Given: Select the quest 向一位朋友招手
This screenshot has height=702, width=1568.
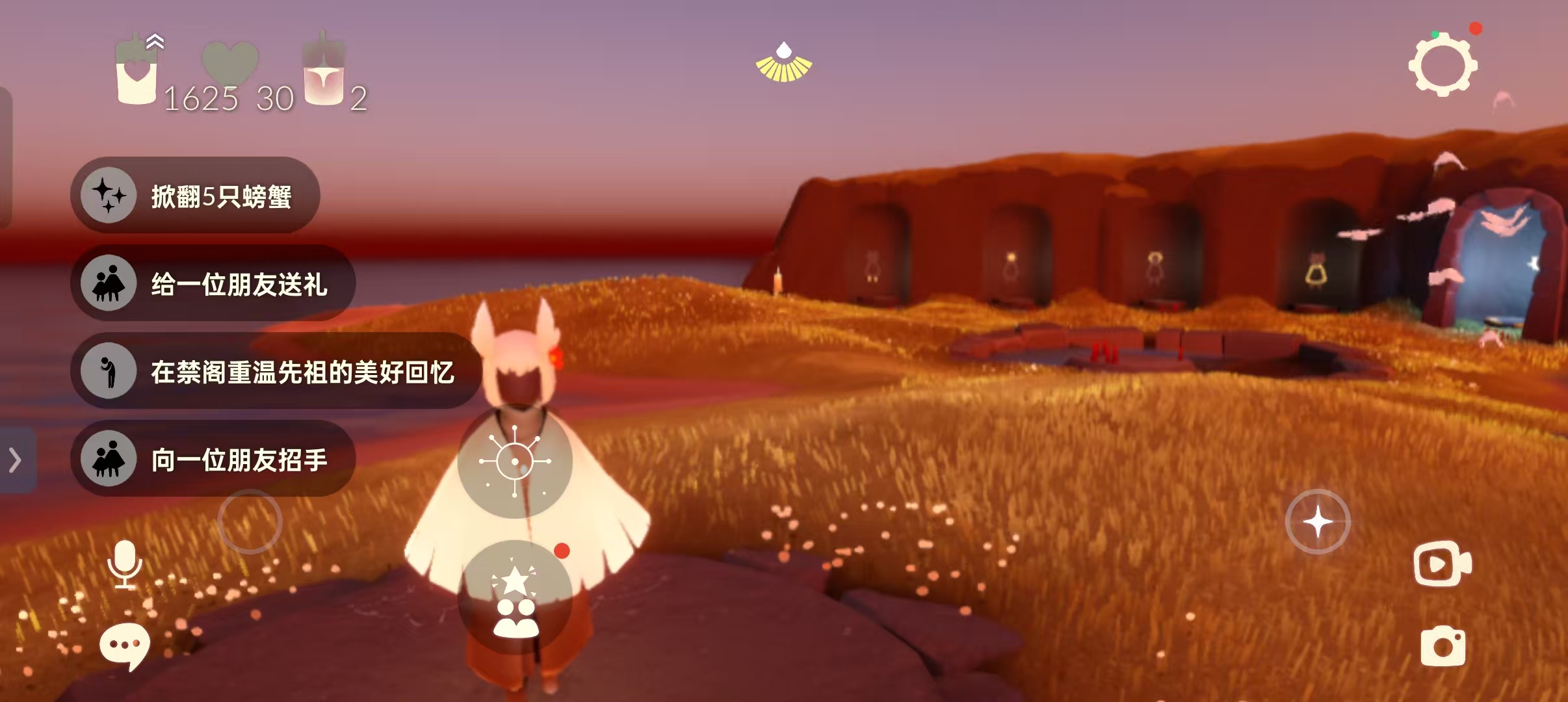Looking at the screenshot, I should 213,460.
